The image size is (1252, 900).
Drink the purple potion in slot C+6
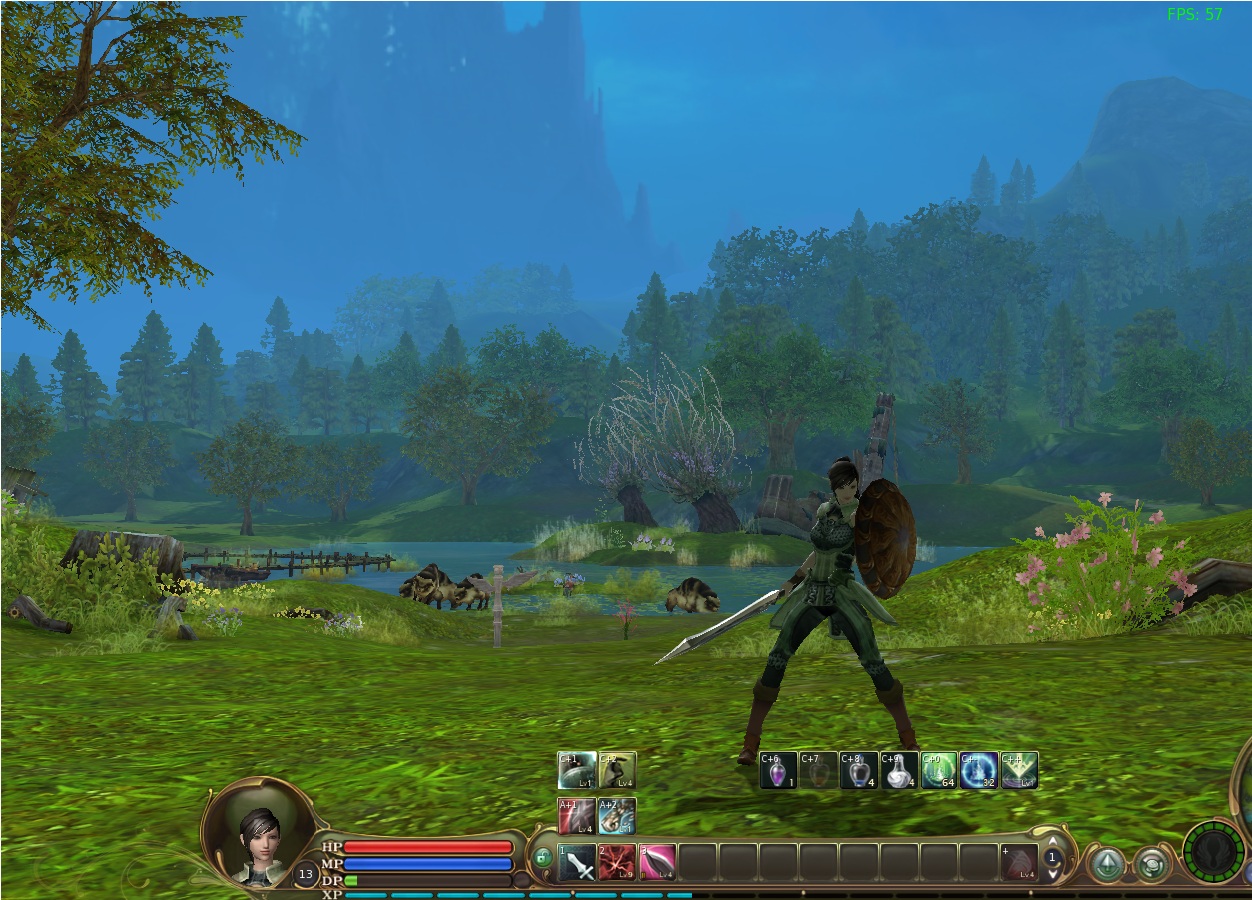pos(778,770)
